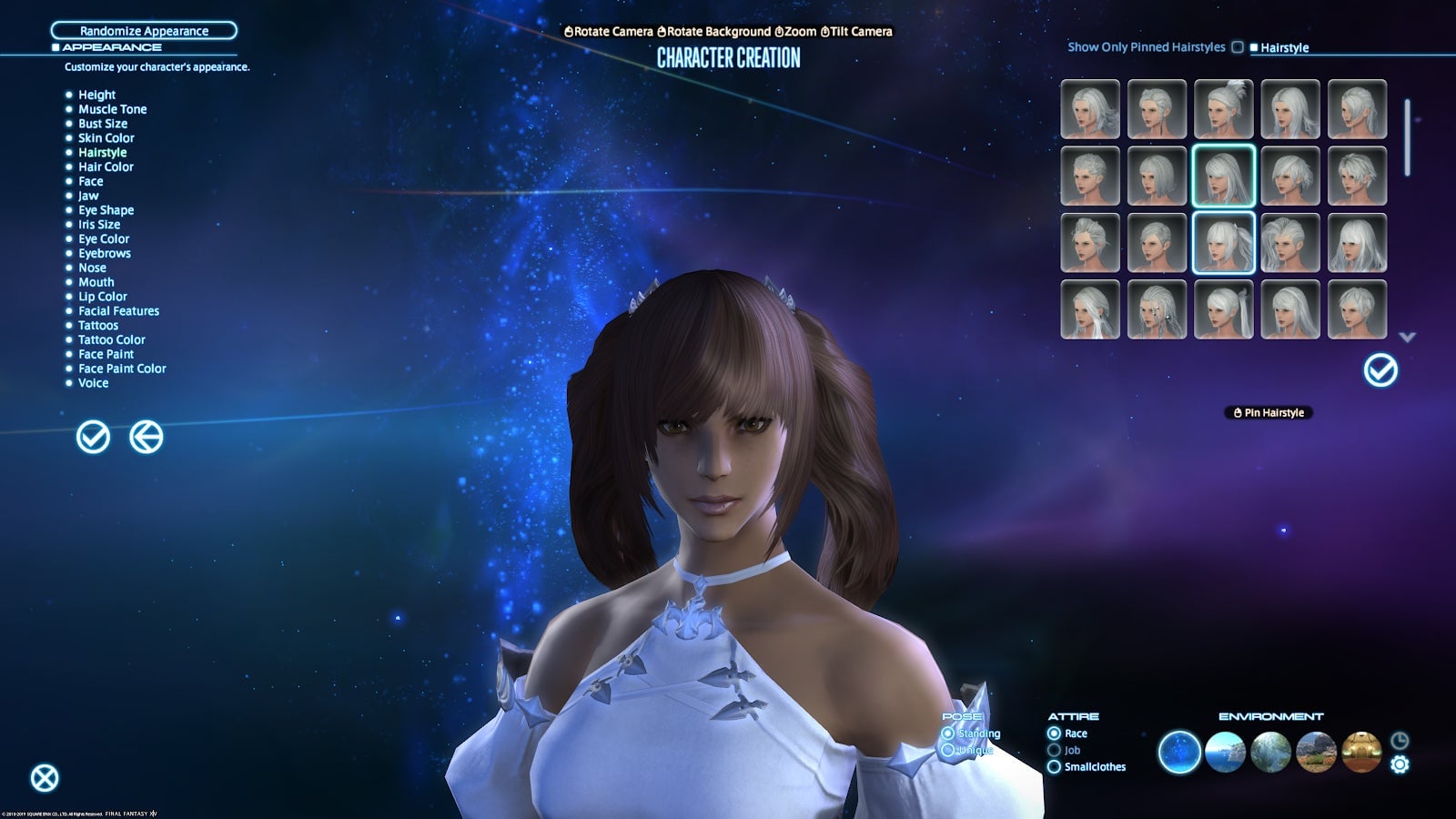Open the Face Paint Color option
Viewport: 1456px width, 819px height.
(122, 369)
